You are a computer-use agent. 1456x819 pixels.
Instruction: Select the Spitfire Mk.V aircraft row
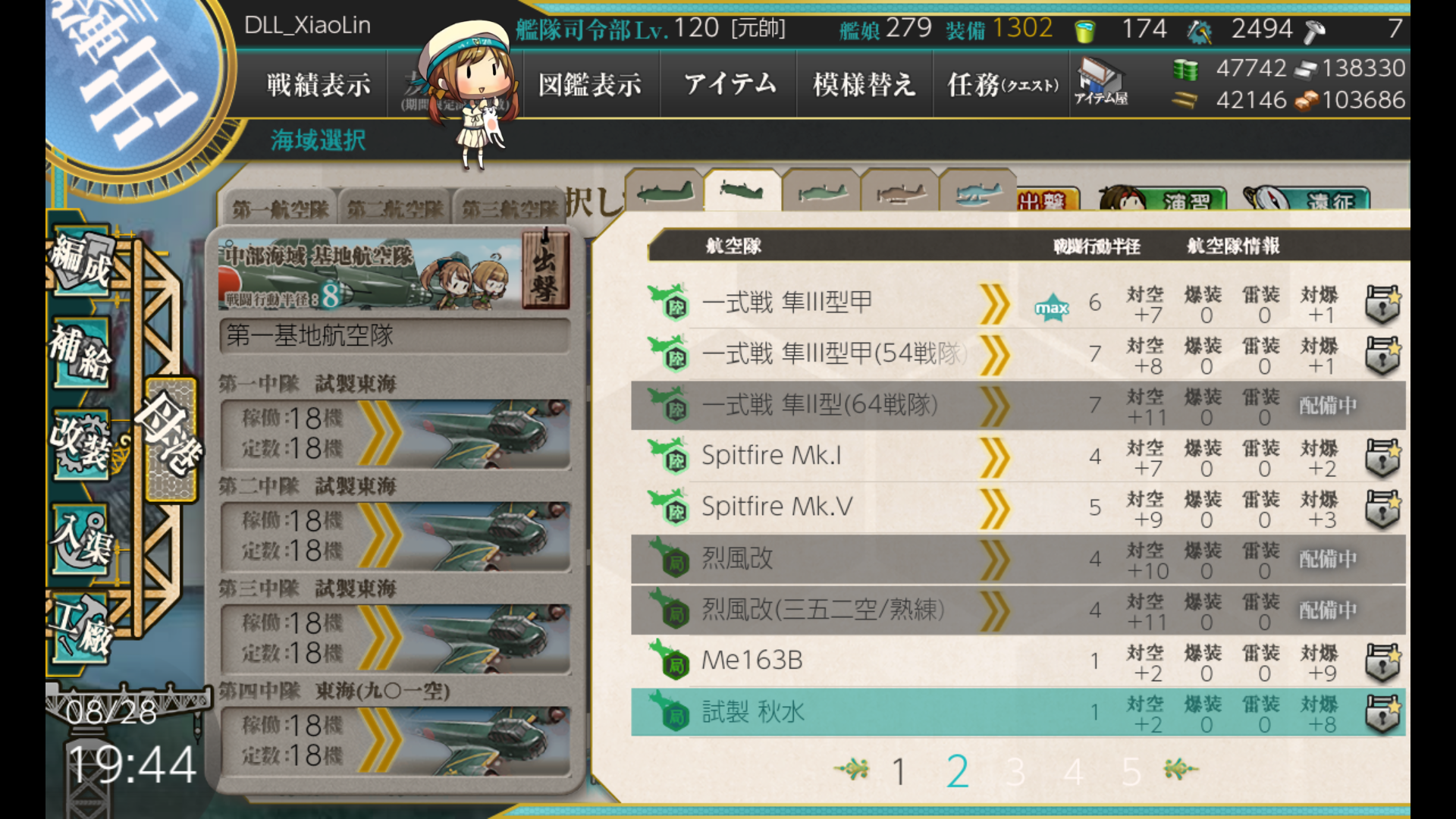click(x=834, y=507)
